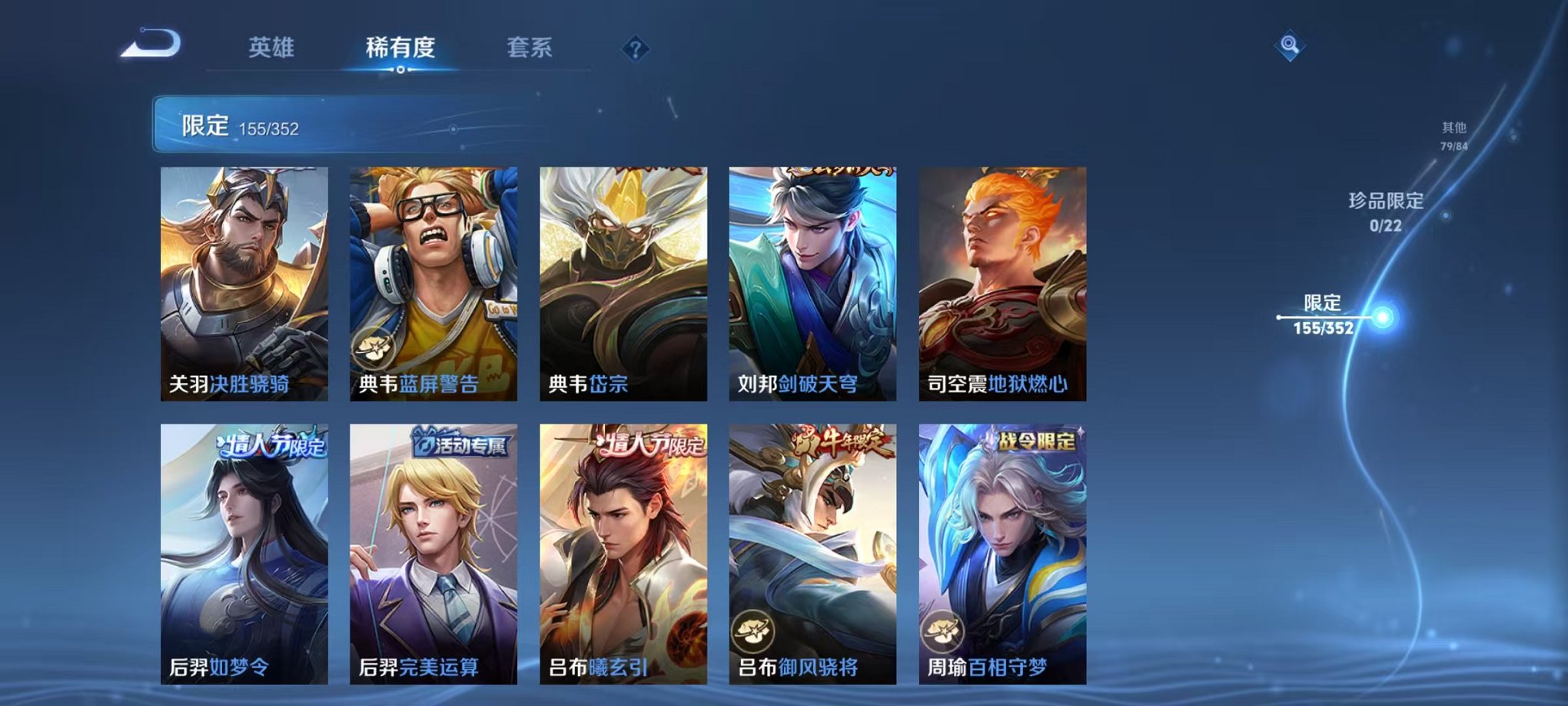
Task: Select the 稀有度 tab
Action: click(400, 48)
